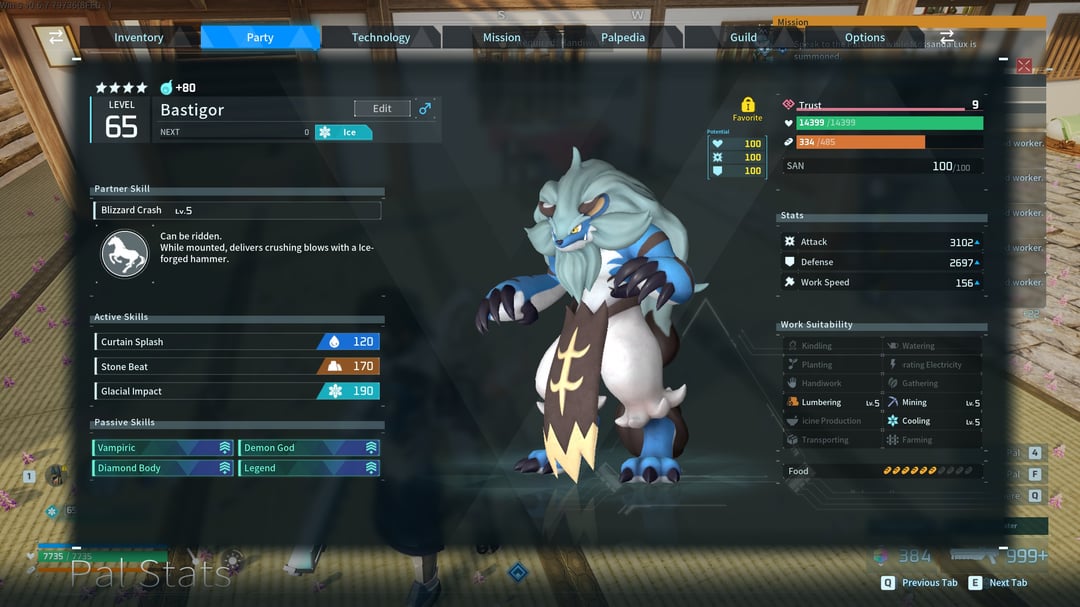This screenshot has width=1080, height=607.
Task: Open the Technology tab
Action: point(380,38)
